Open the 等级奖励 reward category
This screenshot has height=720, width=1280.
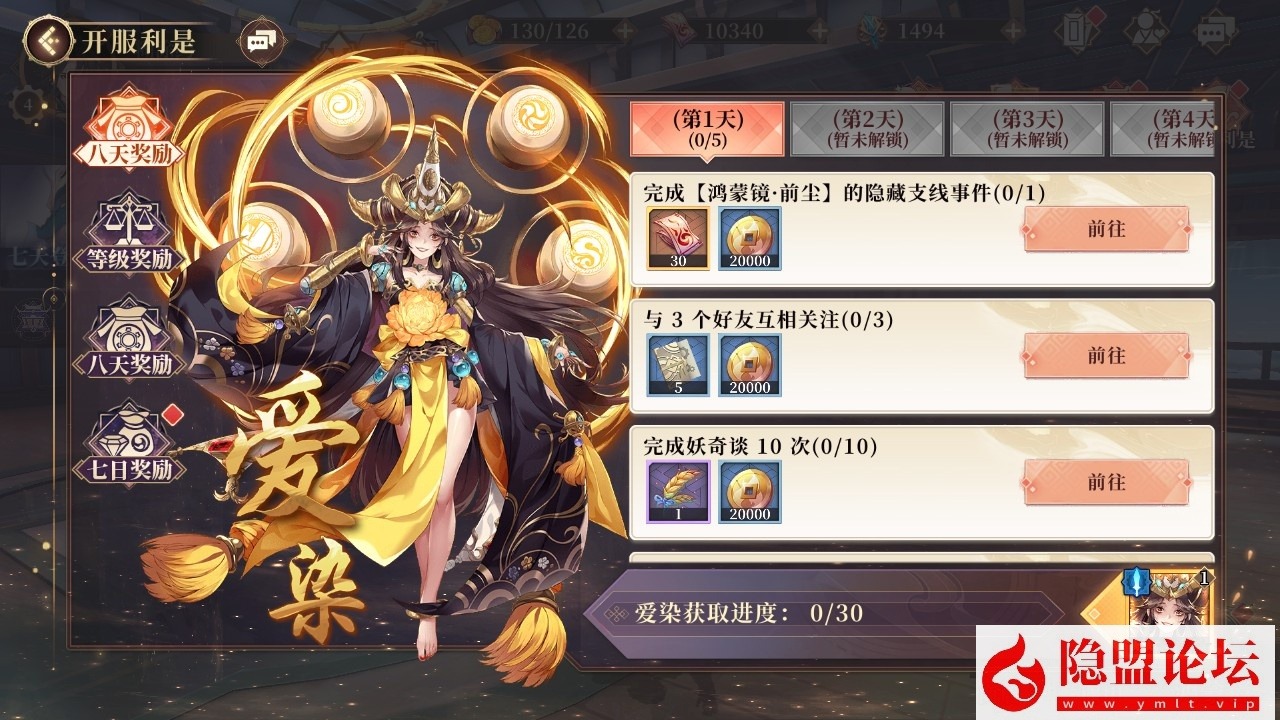pyautogui.click(x=128, y=234)
